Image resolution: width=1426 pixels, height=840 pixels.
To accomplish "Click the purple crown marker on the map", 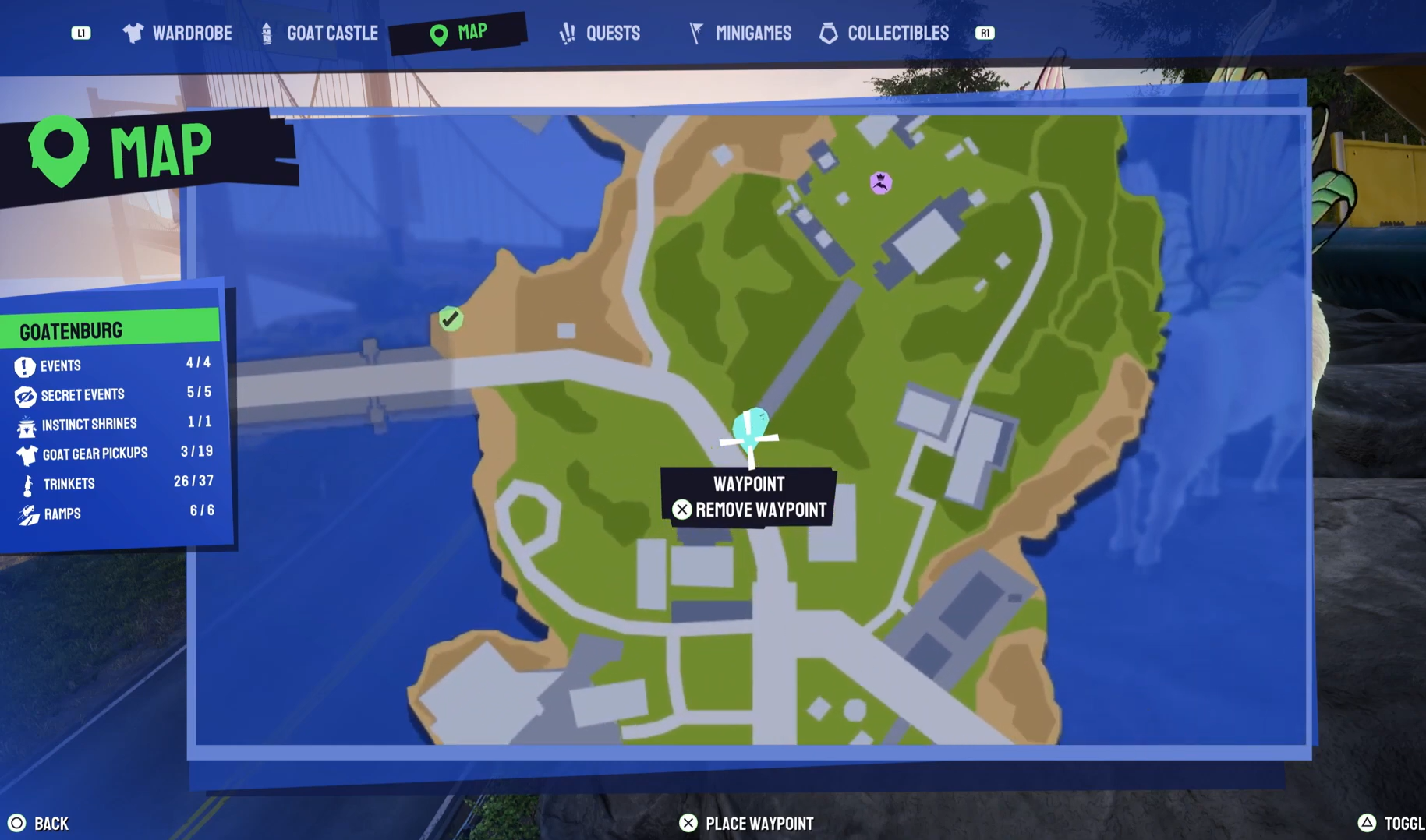I will tap(880, 182).
